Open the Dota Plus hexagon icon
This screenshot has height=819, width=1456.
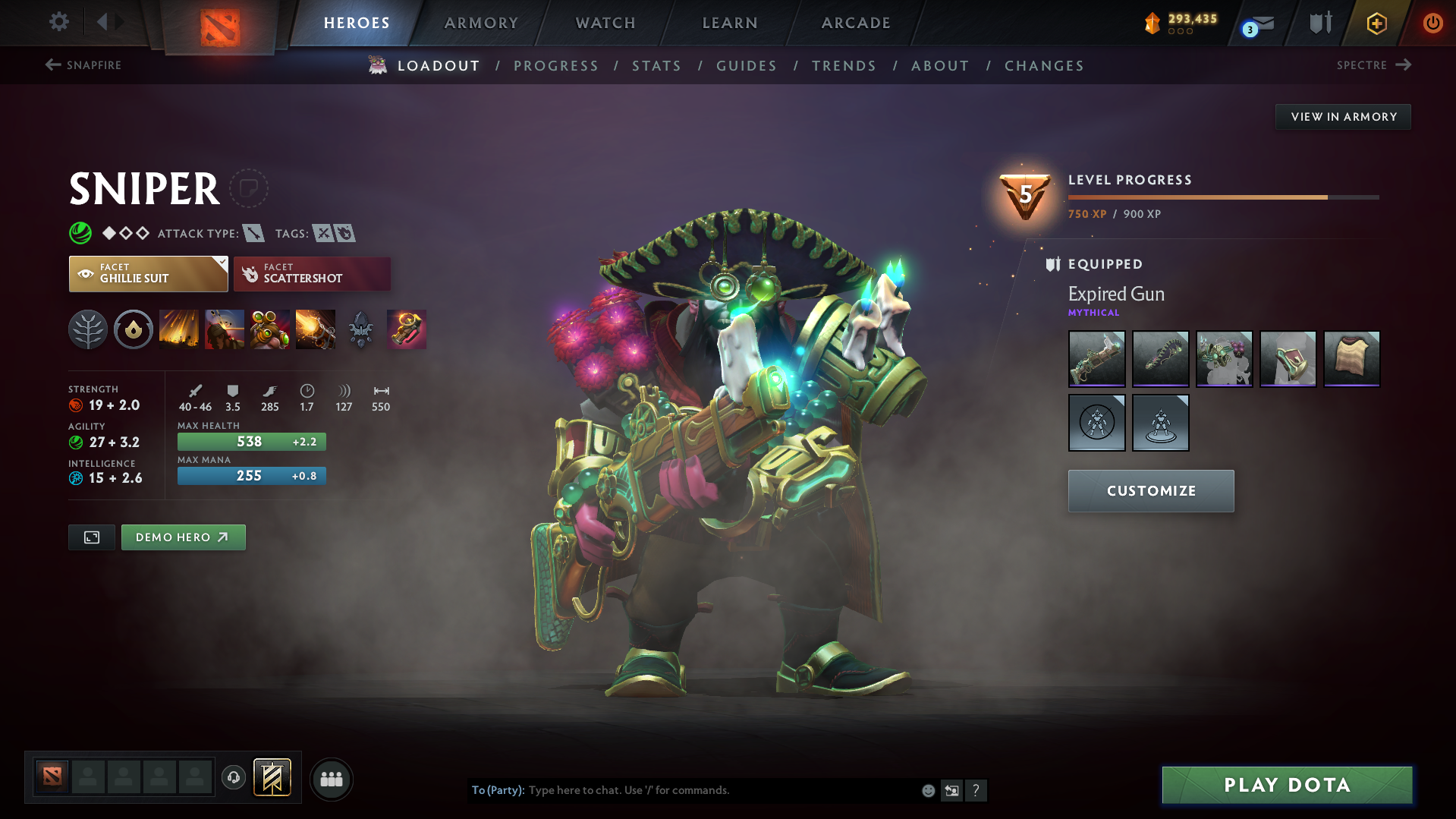coord(1376,23)
